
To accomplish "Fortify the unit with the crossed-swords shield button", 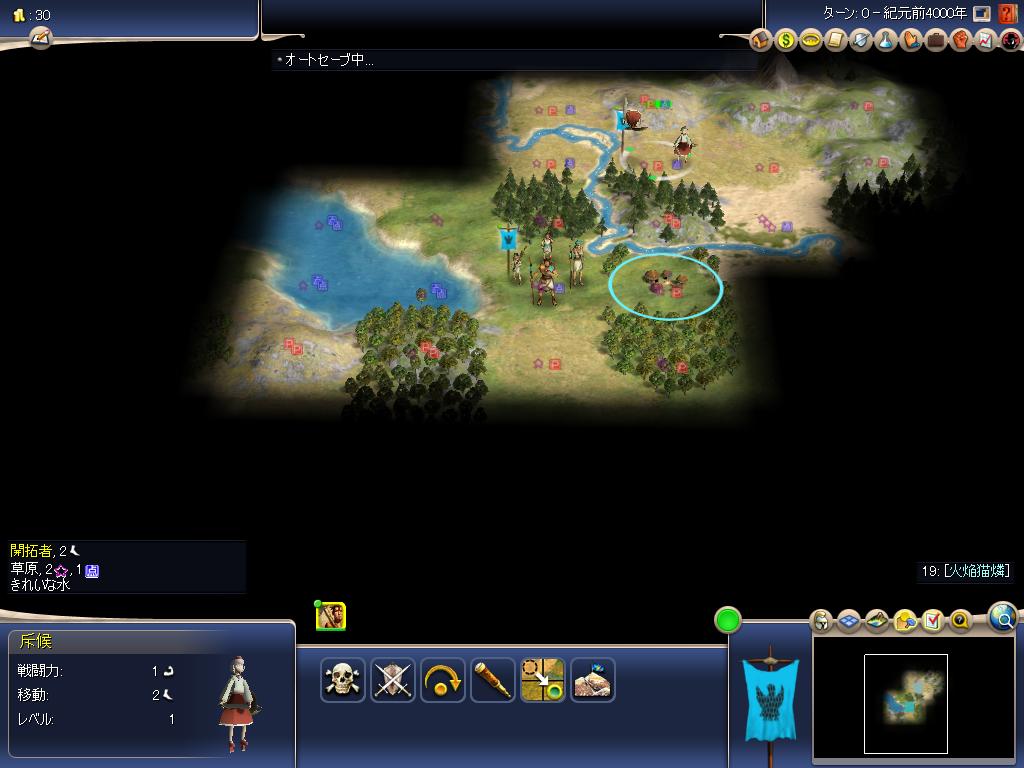I will click(x=393, y=681).
